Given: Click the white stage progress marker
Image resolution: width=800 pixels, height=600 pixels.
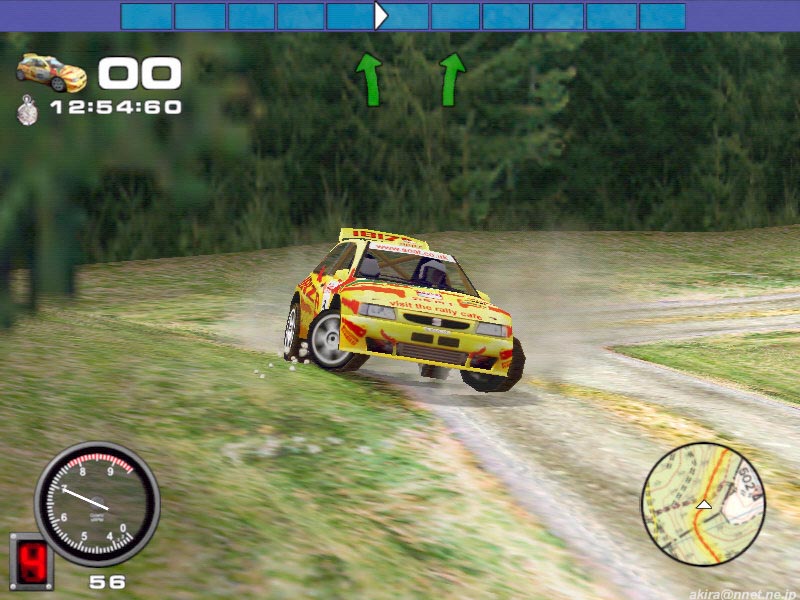Looking at the screenshot, I should click(x=380, y=15).
